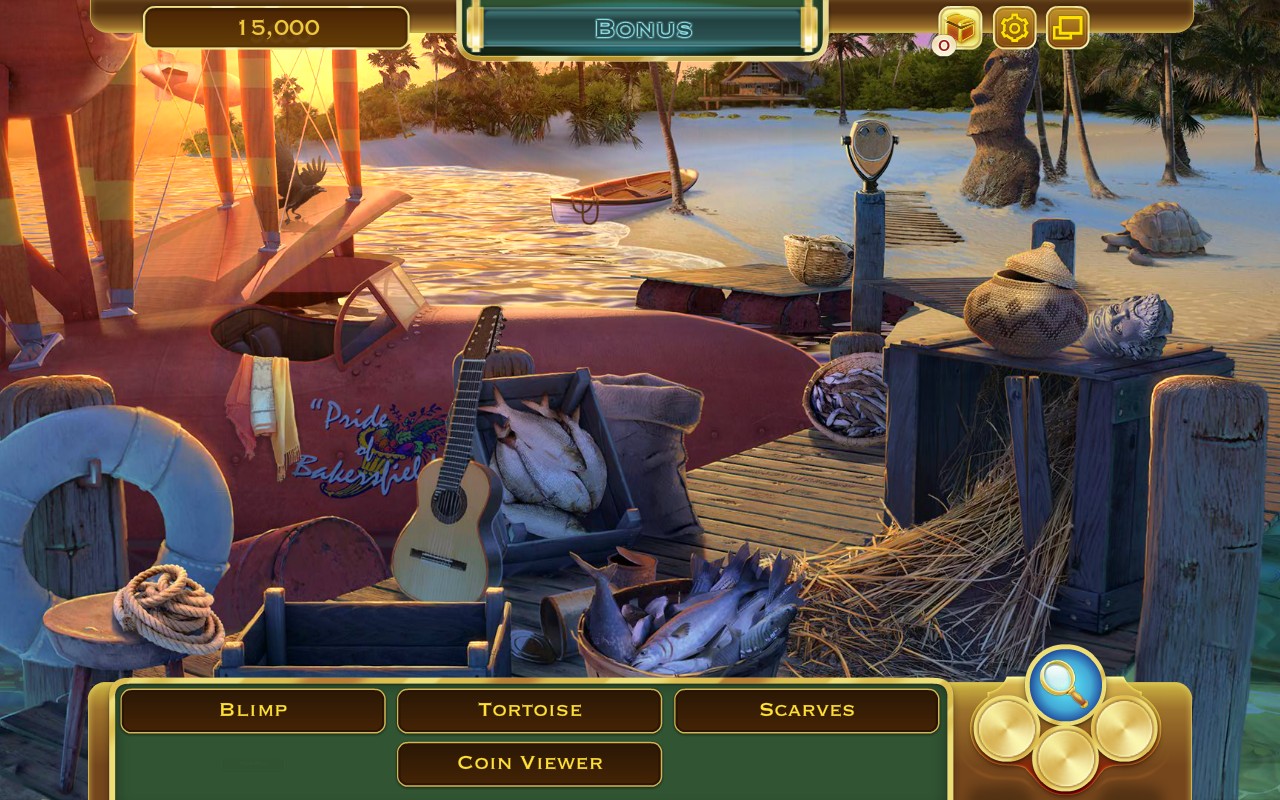Toggle the window mode icon
The image size is (1280, 800).
point(1067,27)
